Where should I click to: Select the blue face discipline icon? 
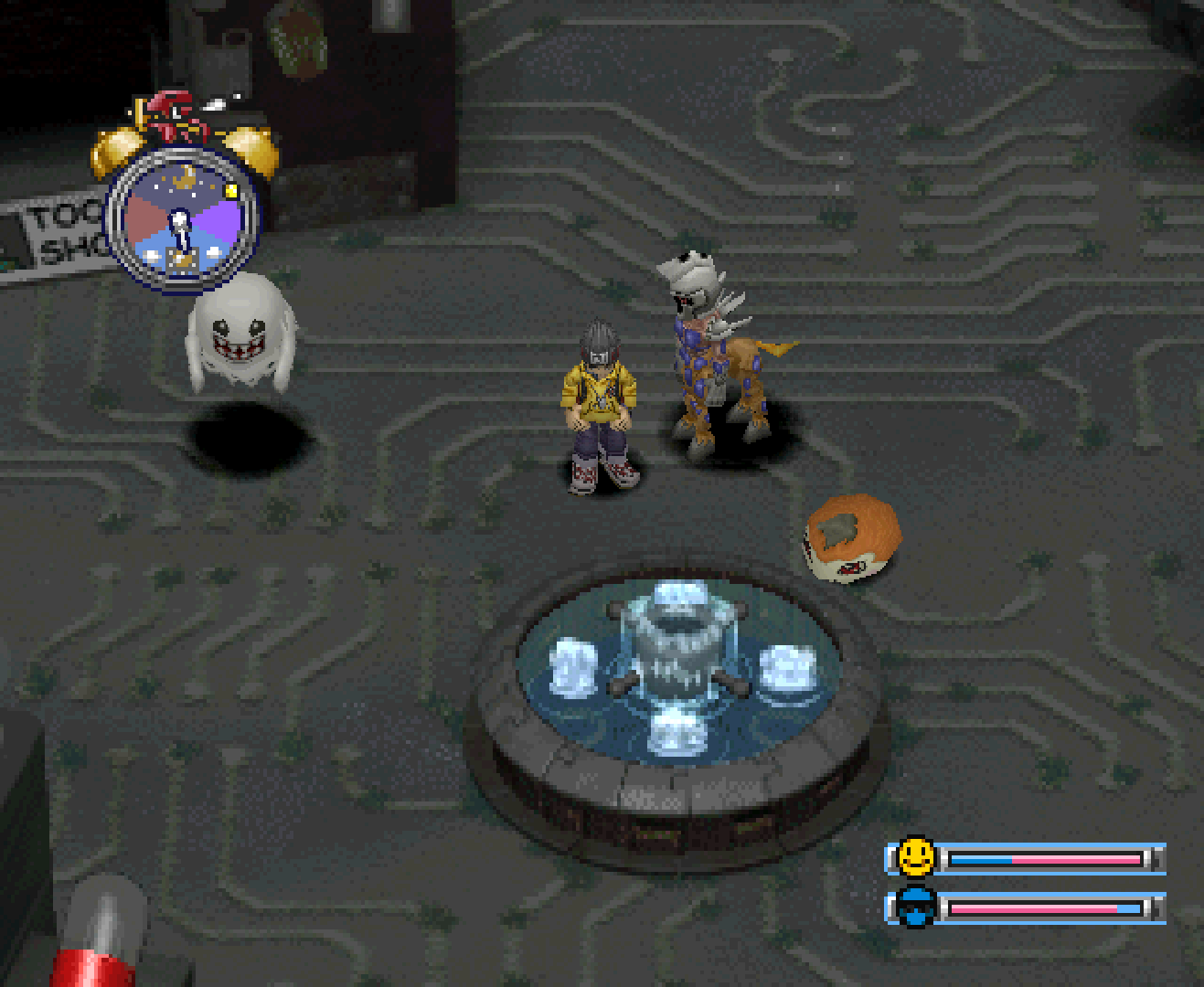916,907
